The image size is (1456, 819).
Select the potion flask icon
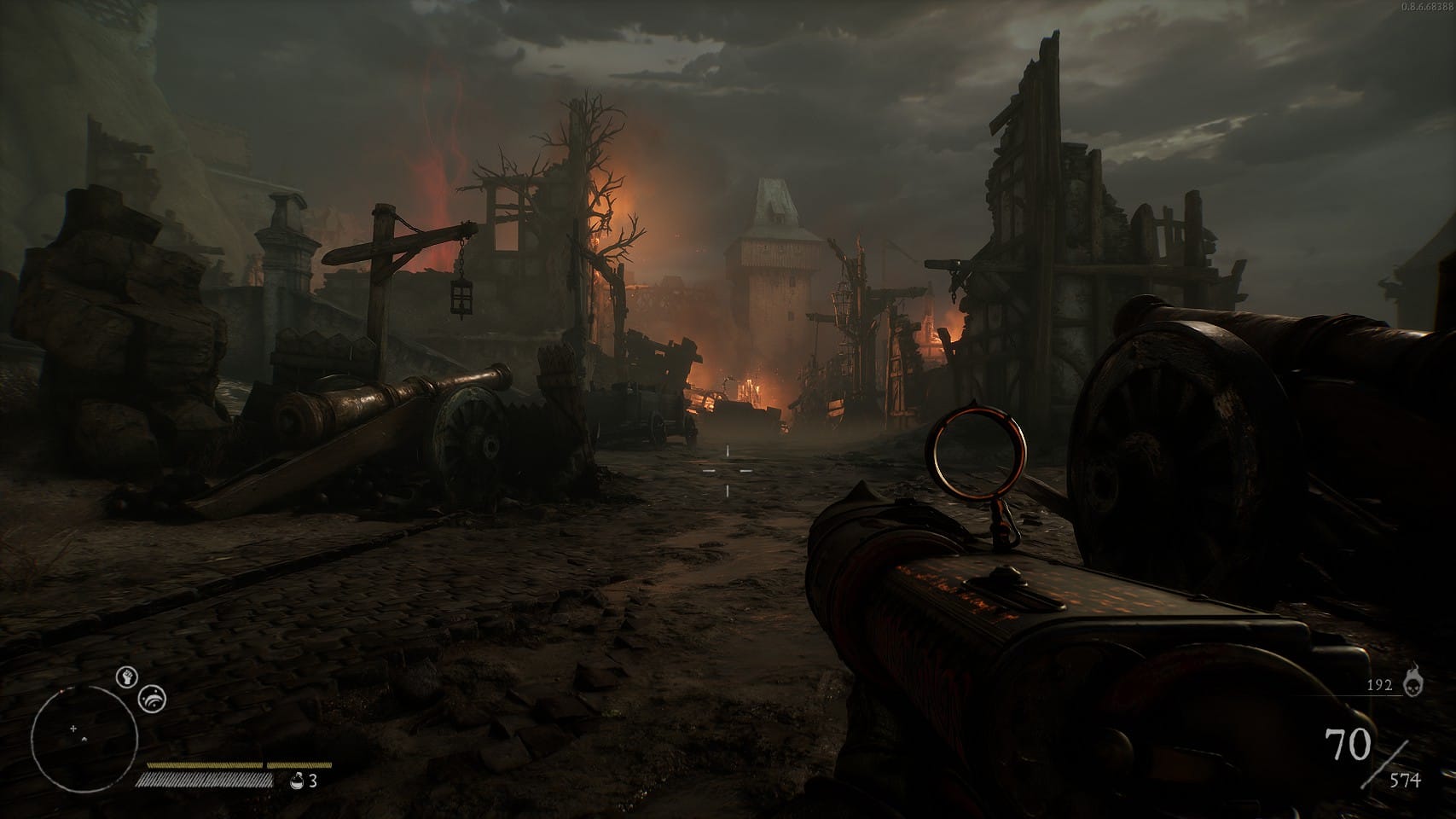[297, 781]
